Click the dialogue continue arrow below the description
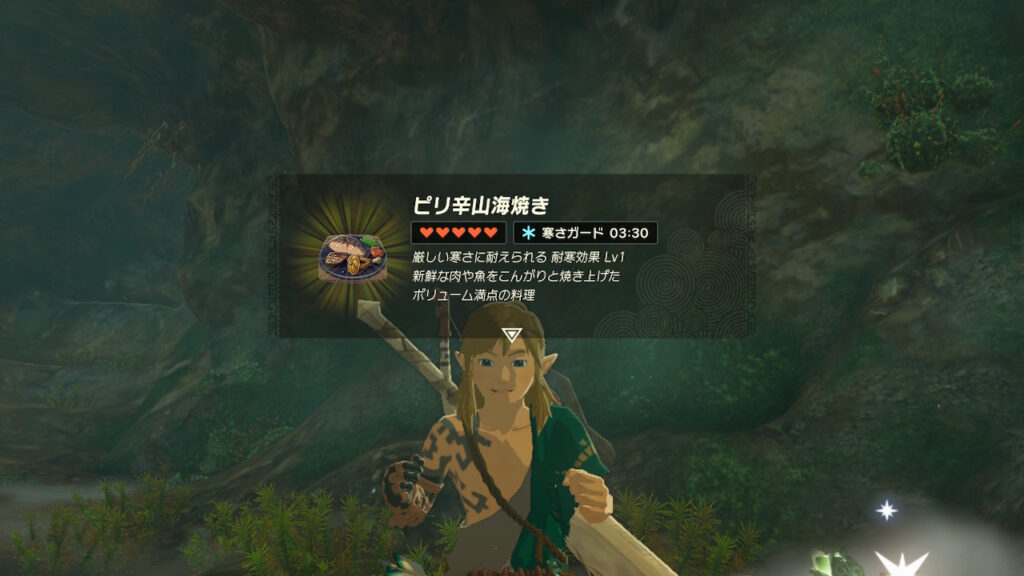This screenshot has height=576, width=1024. [512, 335]
